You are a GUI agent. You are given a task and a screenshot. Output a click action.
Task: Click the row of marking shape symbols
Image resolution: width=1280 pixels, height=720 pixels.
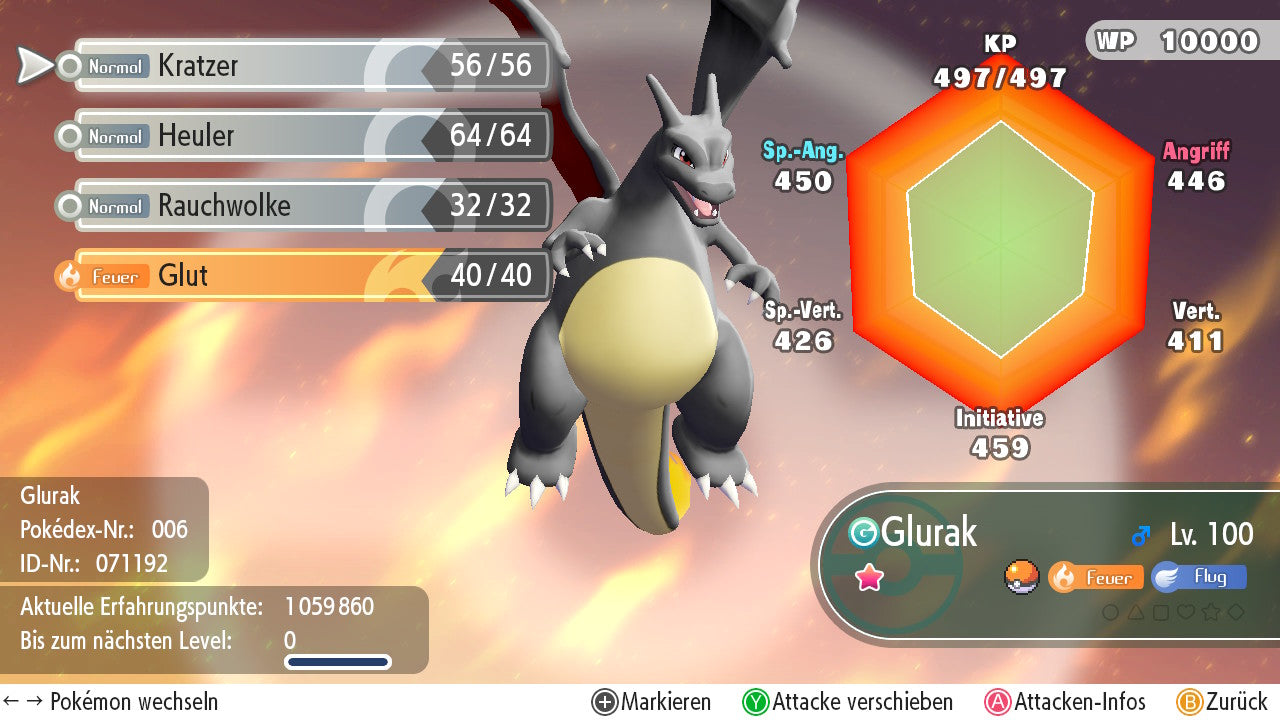pyautogui.click(x=1173, y=612)
